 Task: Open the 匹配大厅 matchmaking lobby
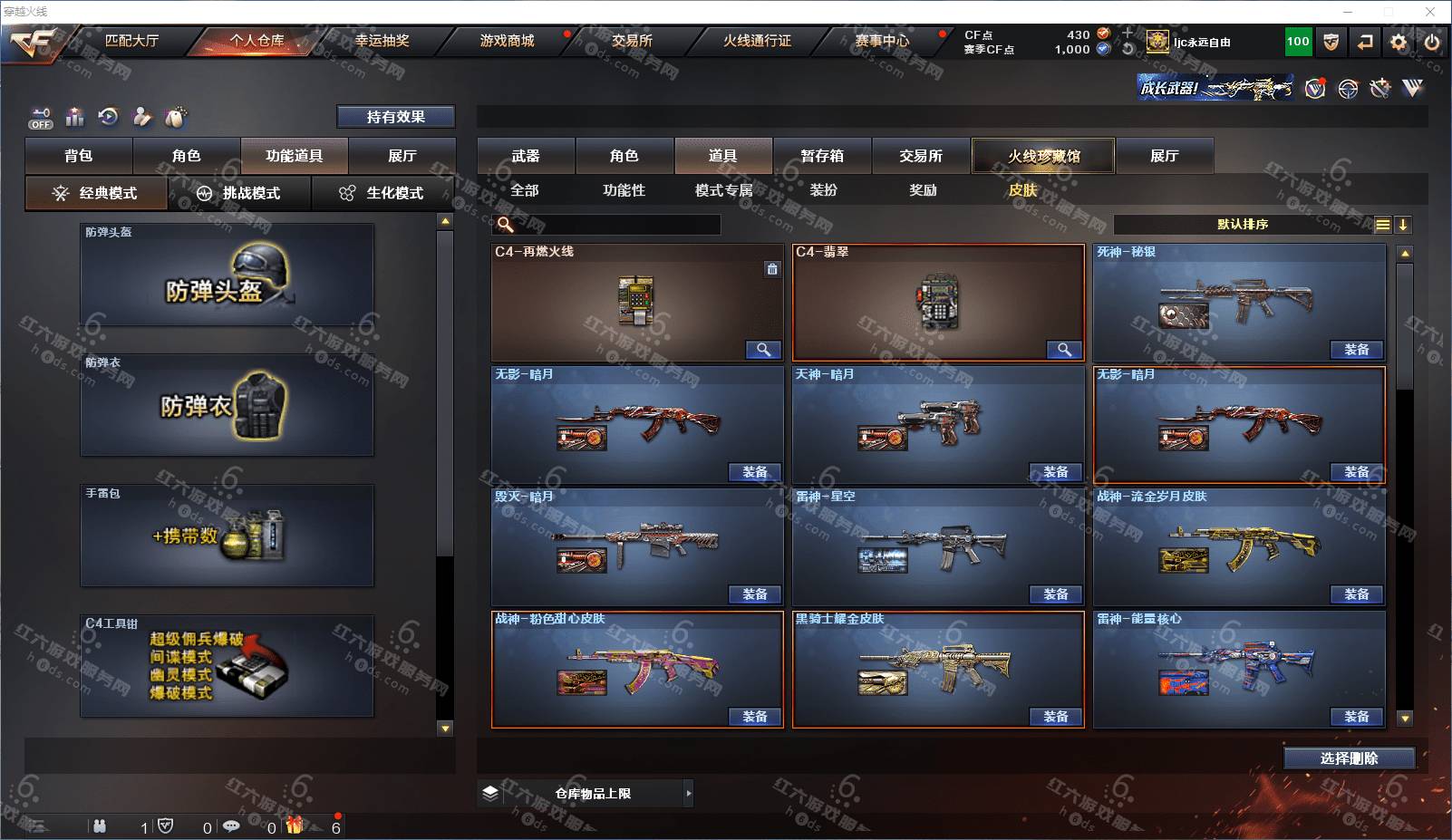pyautogui.click(x=131, y=41)
